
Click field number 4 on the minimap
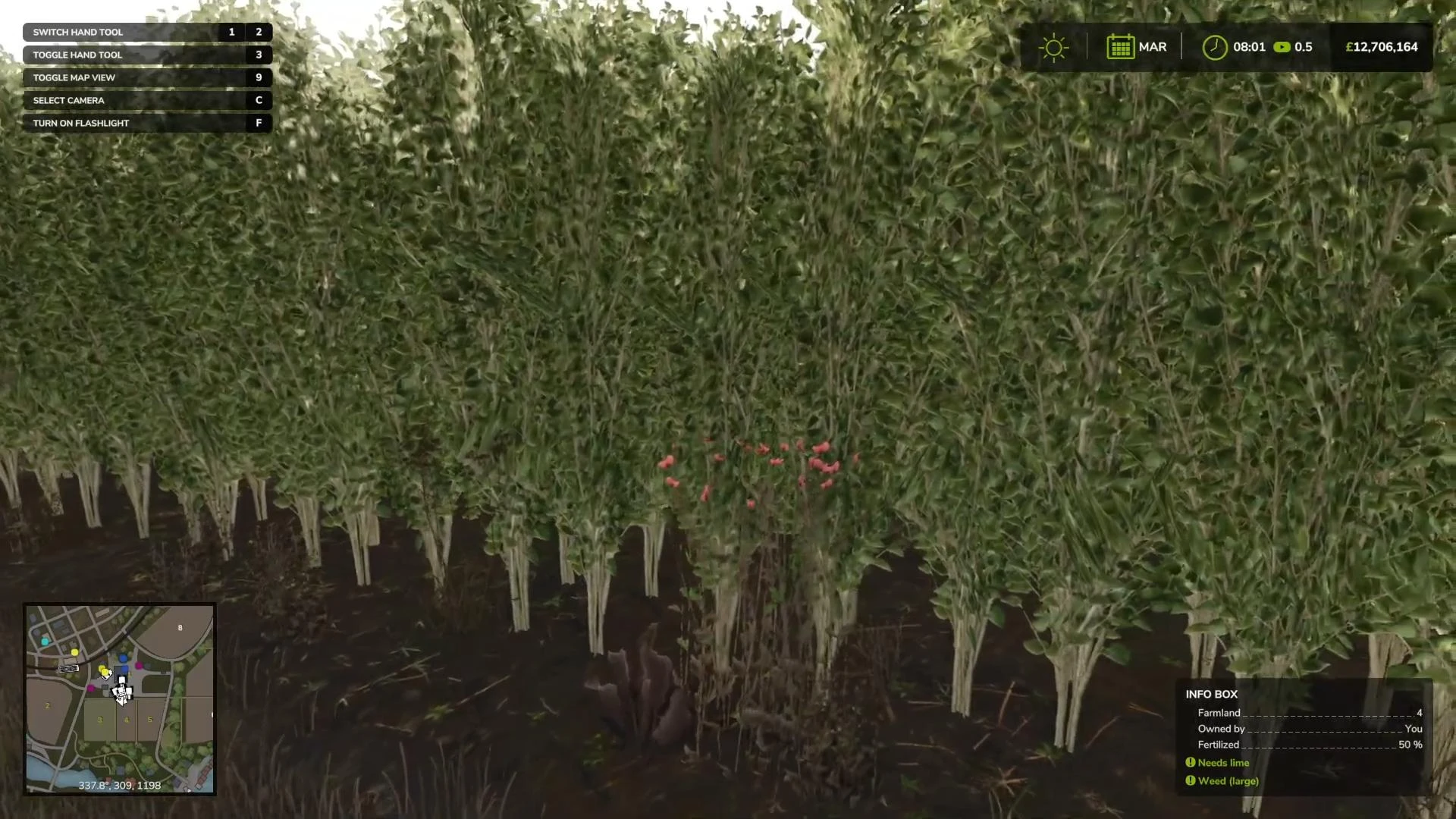[x=127, y=720]
